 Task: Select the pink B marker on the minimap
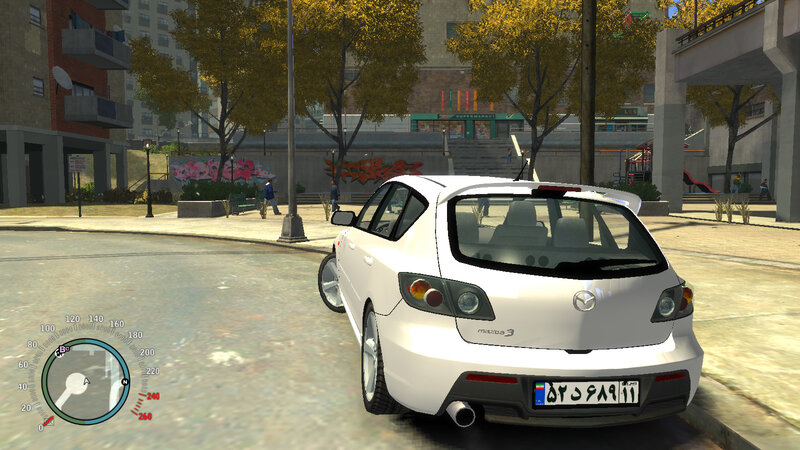63,350
